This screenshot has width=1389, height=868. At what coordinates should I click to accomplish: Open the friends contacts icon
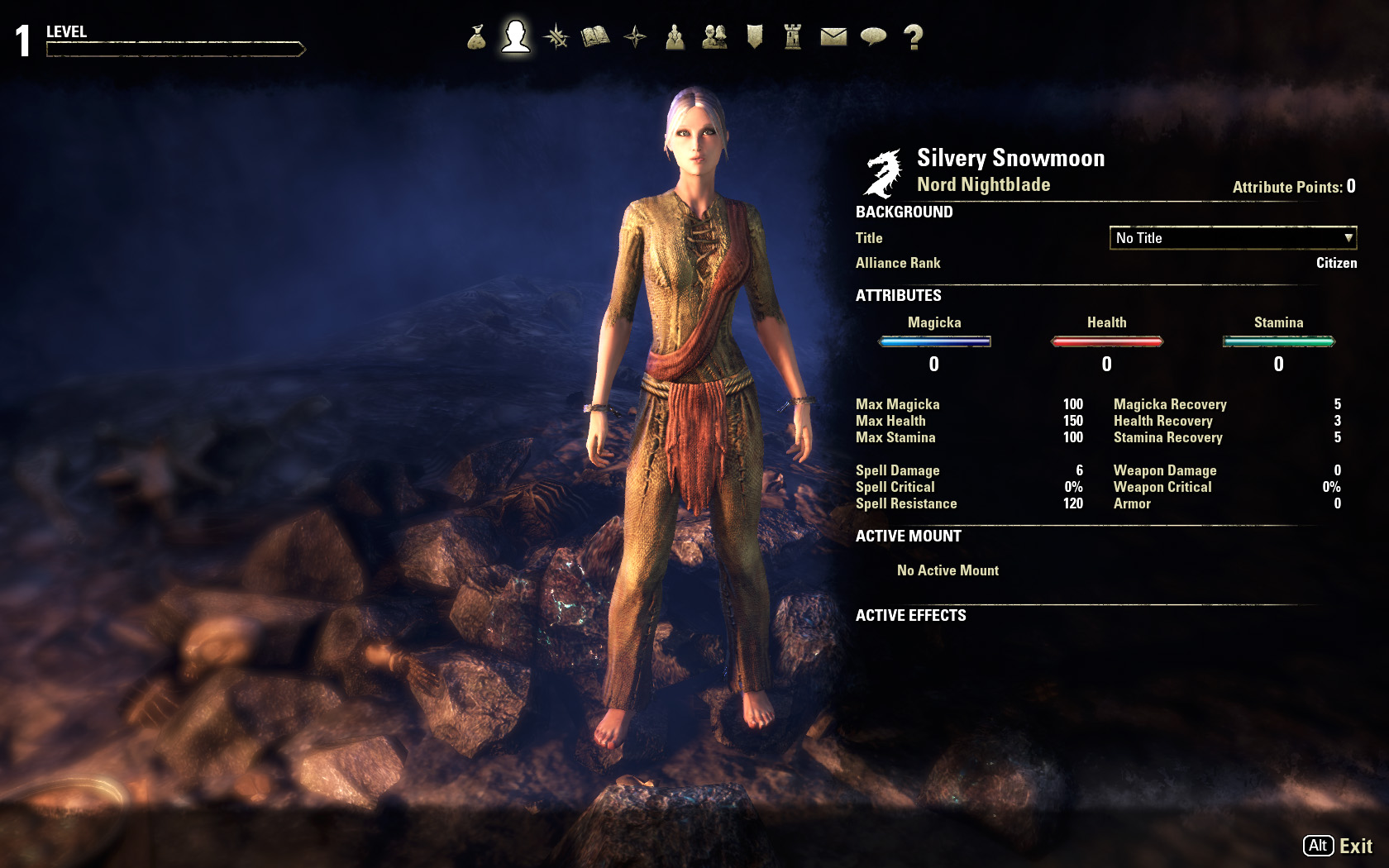714,37
